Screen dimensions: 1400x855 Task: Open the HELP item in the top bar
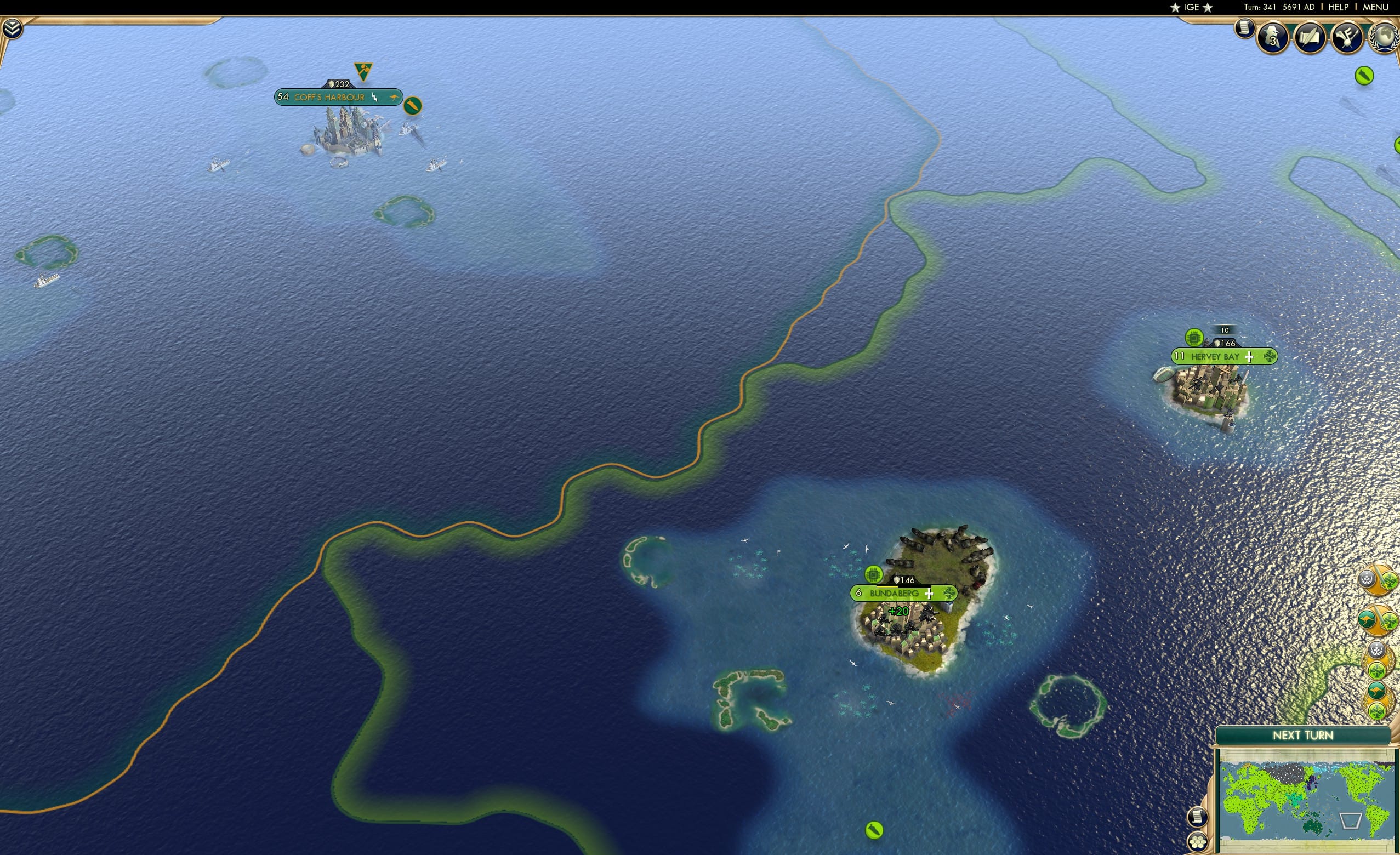coord(1339,7)
